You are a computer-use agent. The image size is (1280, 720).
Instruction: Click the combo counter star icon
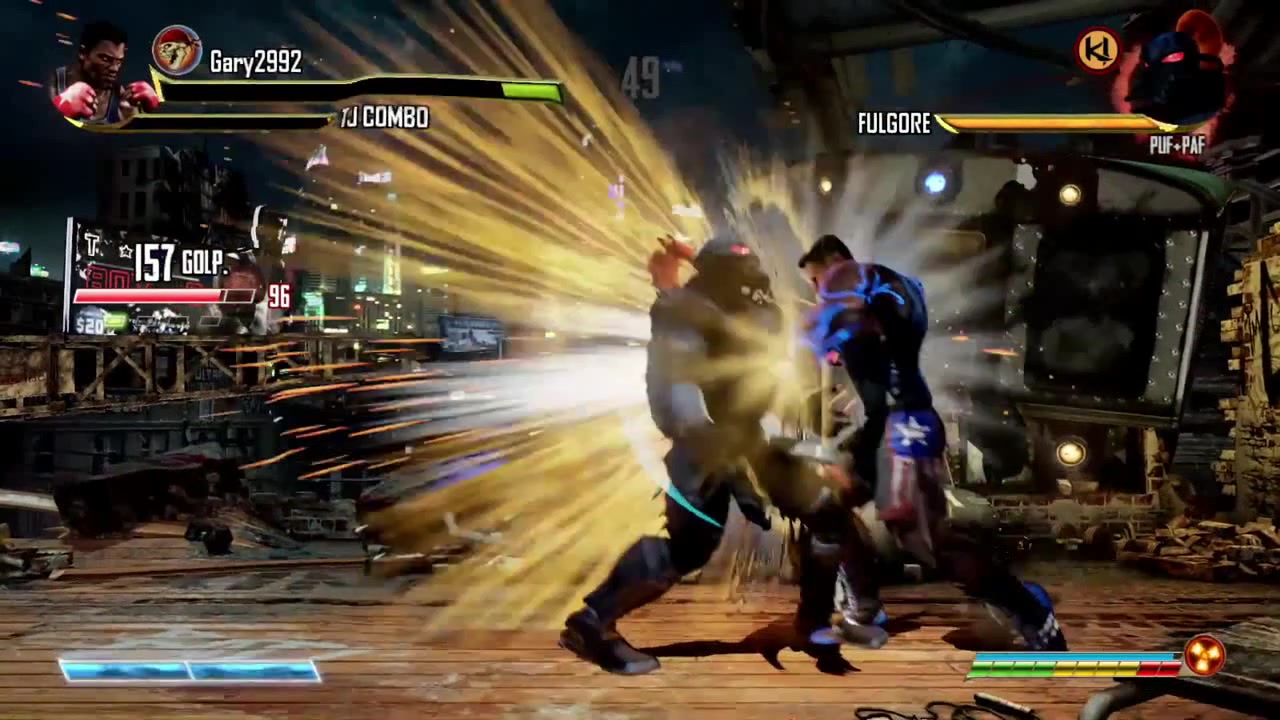pos(126,252)
